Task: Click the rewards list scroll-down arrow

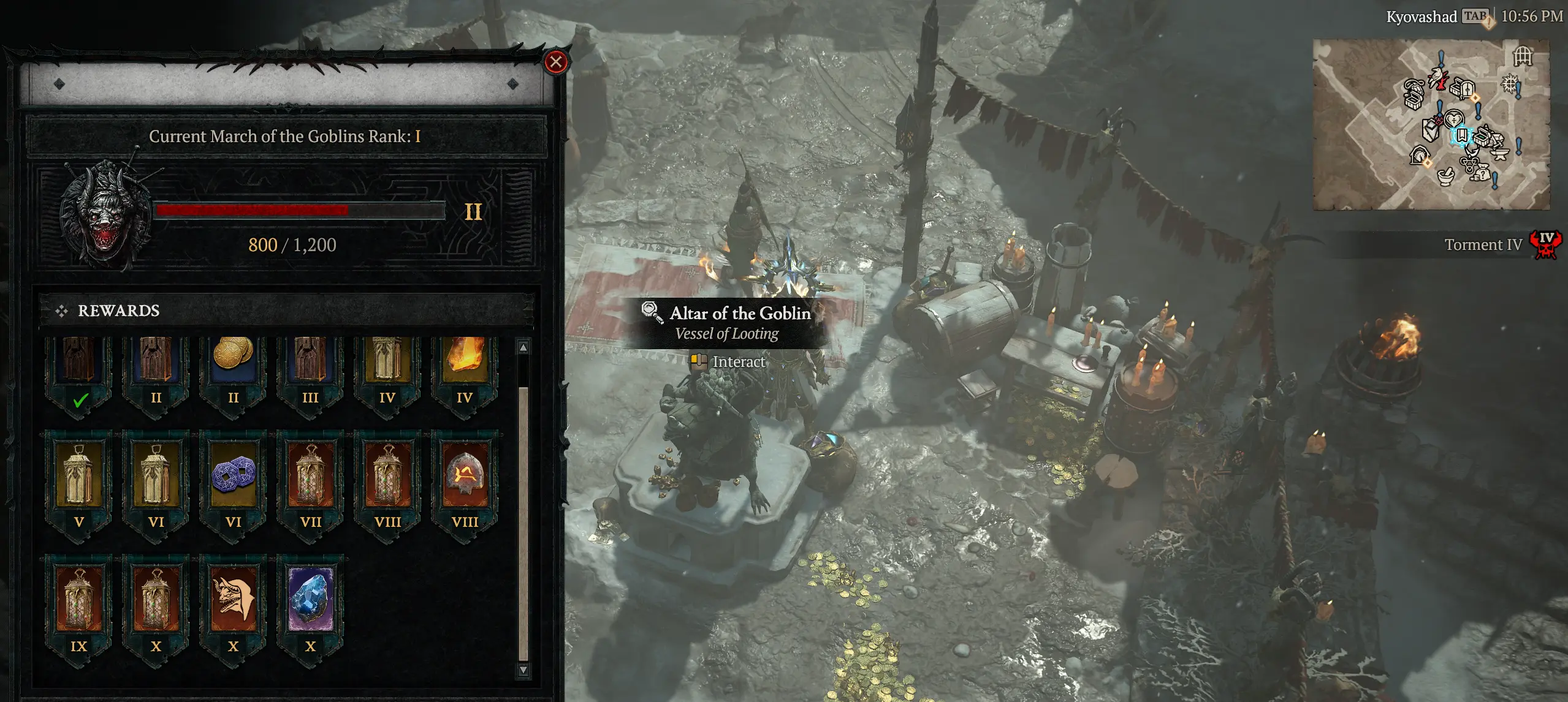Action: [x=523, y=670]
